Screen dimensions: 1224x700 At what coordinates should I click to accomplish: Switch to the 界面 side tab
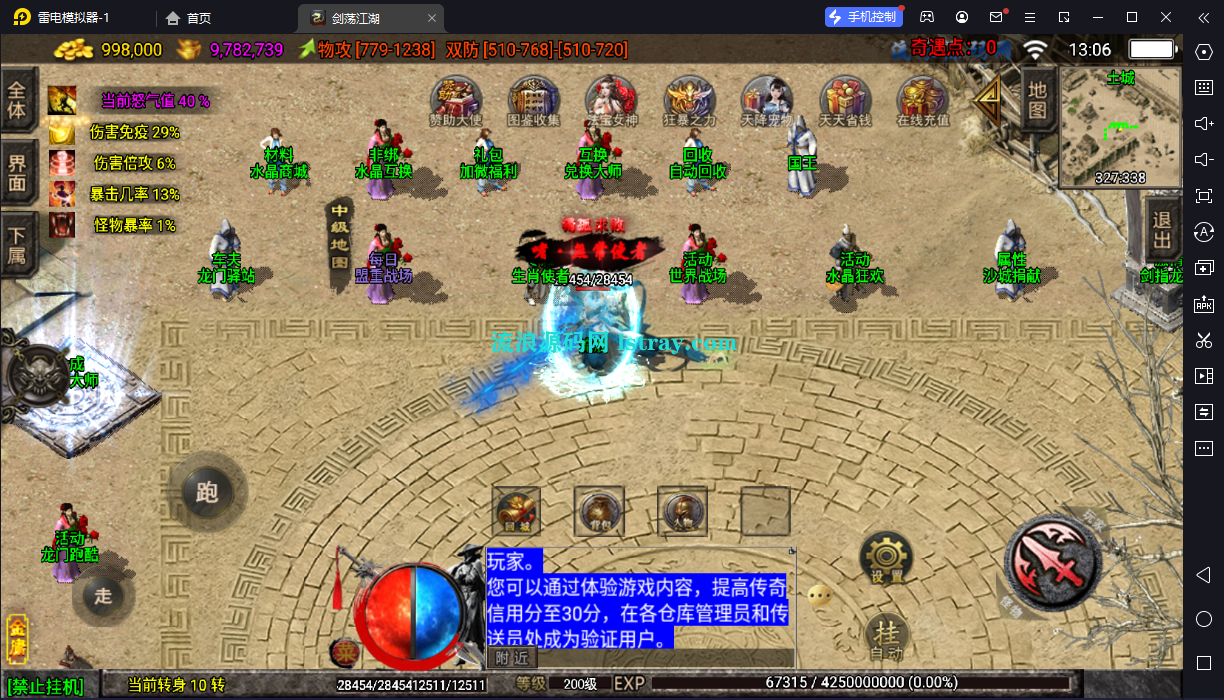[x=18, y=172]
